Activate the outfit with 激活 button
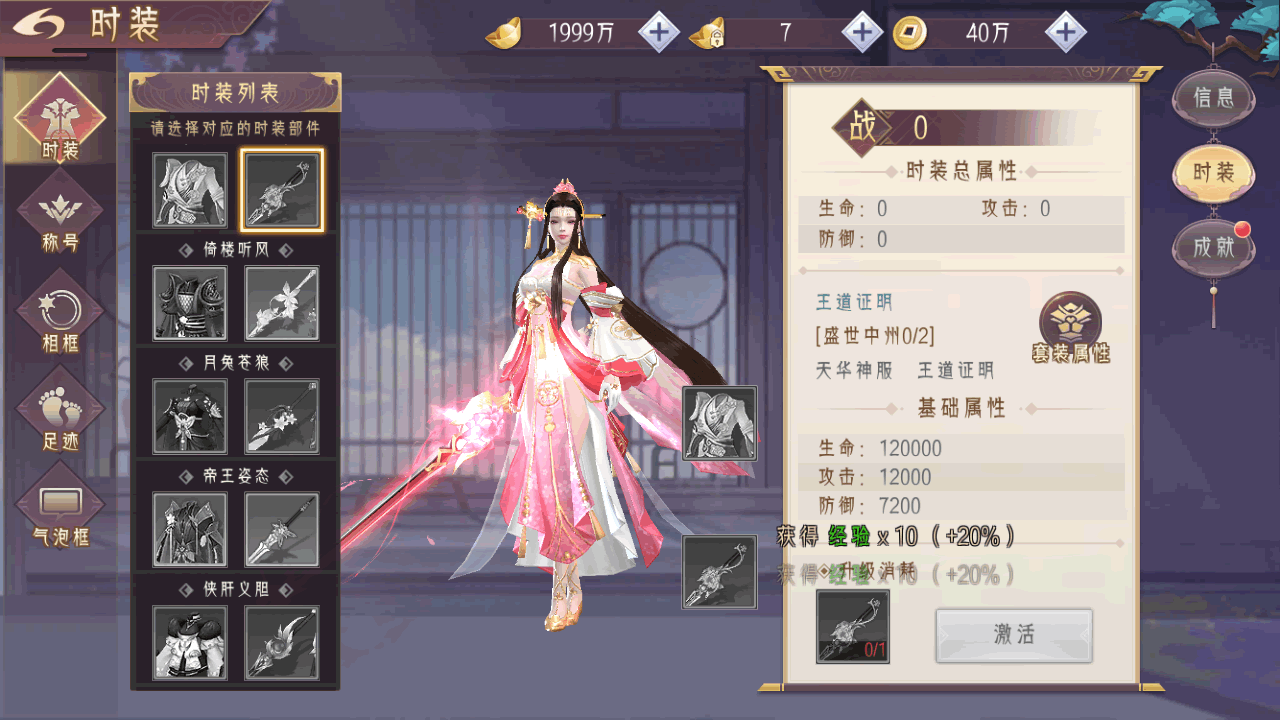1280x720 pixels. [1013, 635]
